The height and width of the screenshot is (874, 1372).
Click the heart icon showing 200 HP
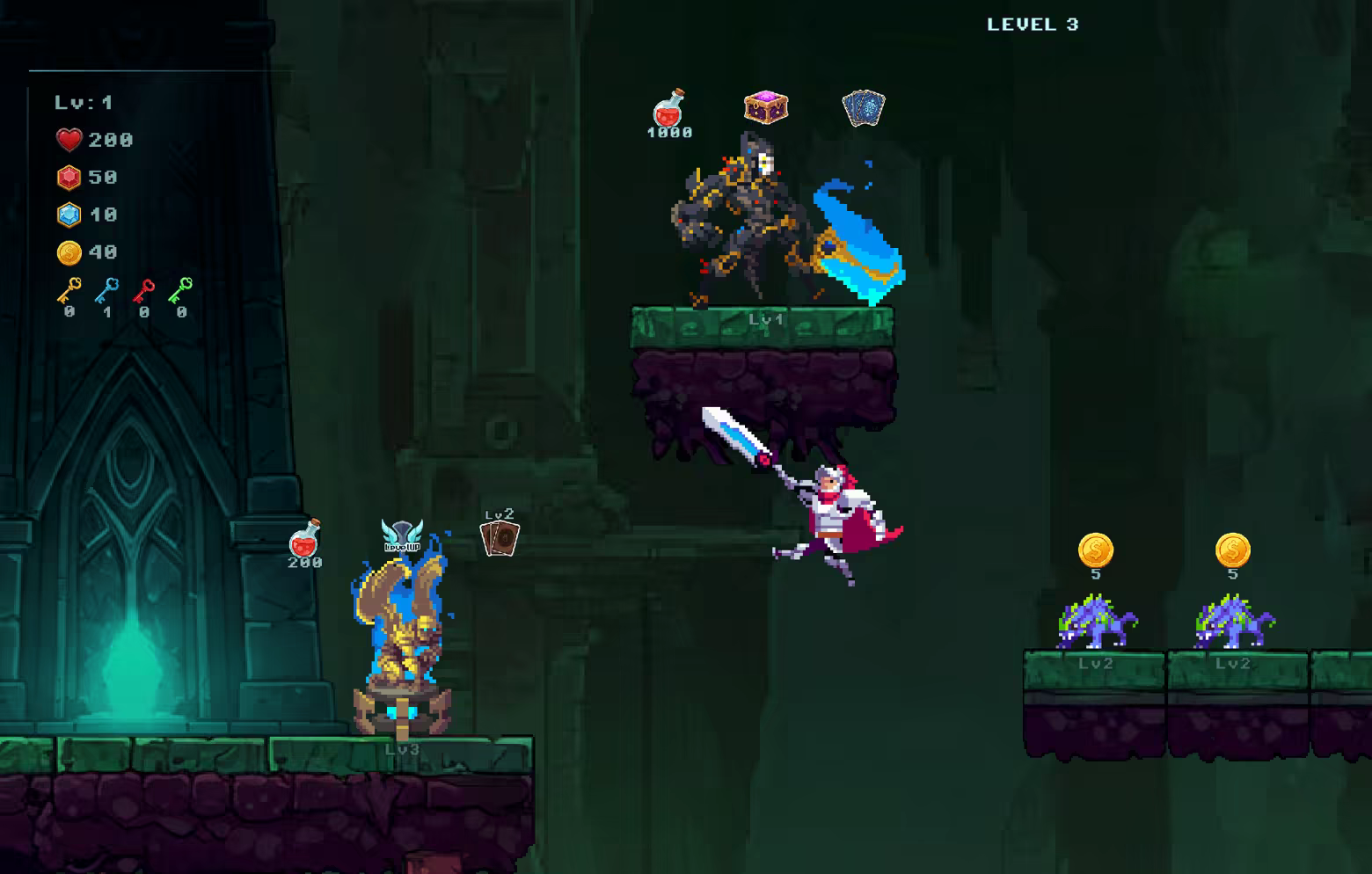coord(69,140)
